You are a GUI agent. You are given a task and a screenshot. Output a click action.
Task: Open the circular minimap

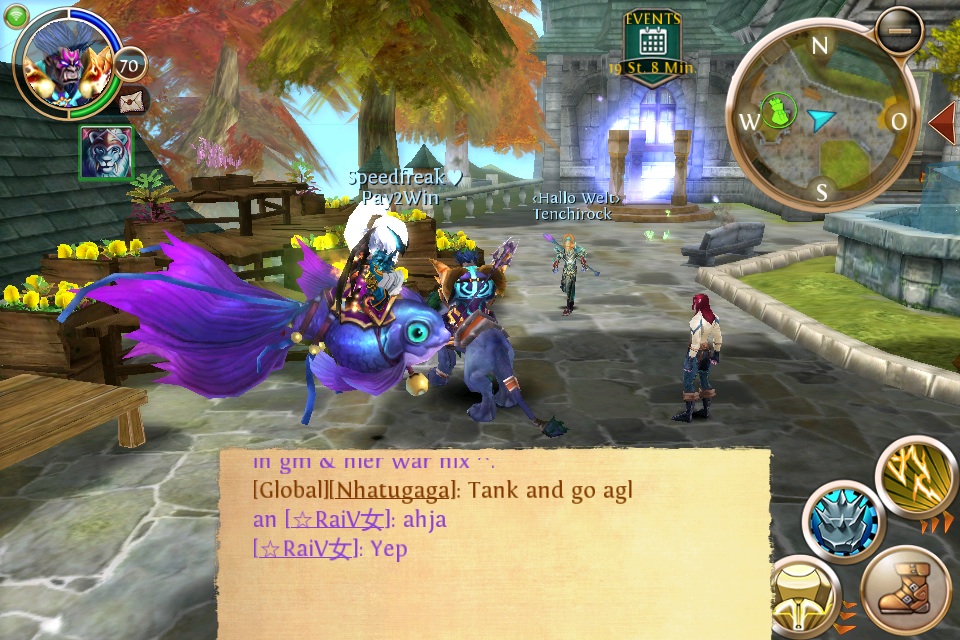821,121
